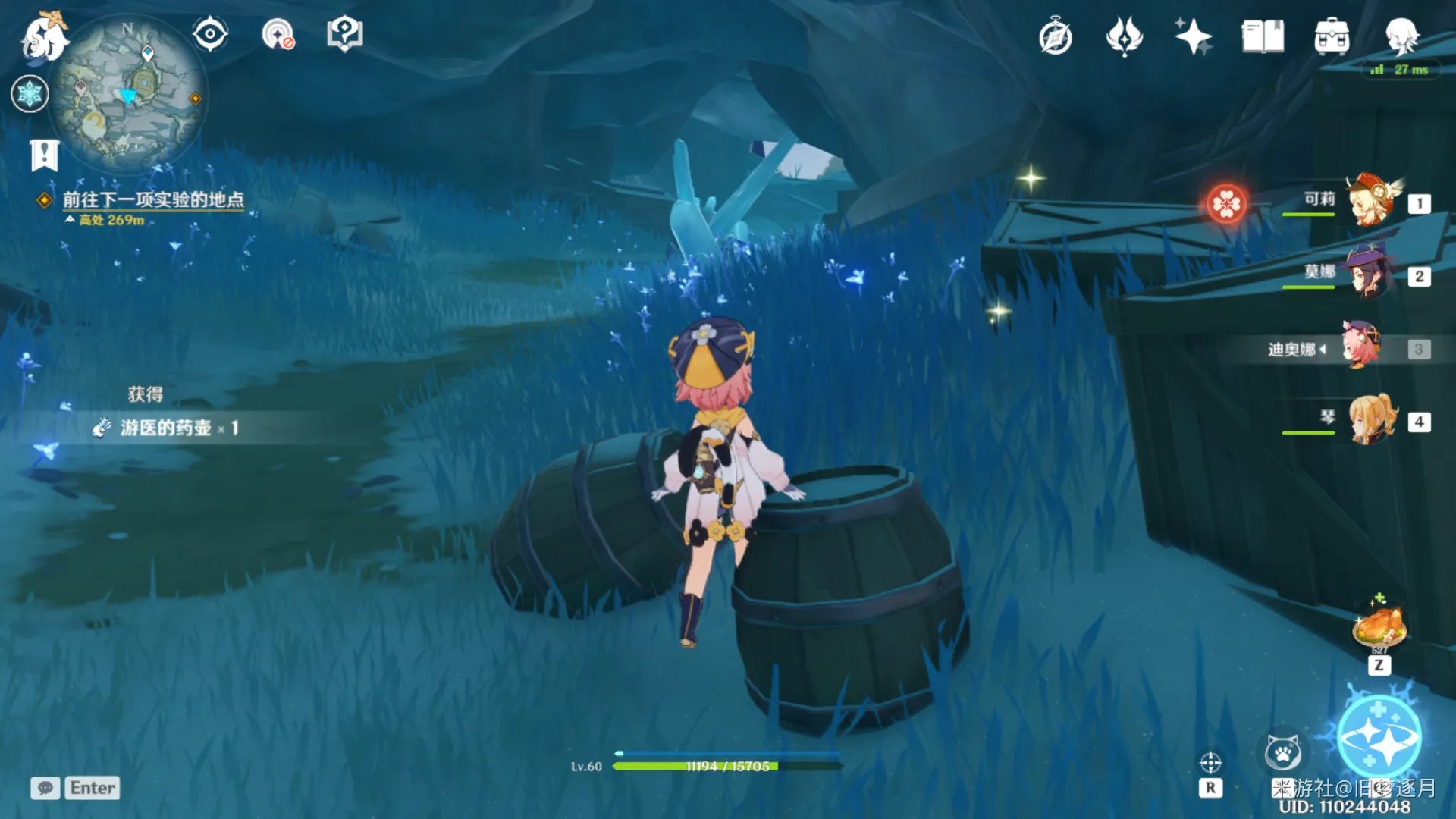Switch to party member 莫娜
The width and height of the screenshot is (1456, 819).
click(1370, 274)
